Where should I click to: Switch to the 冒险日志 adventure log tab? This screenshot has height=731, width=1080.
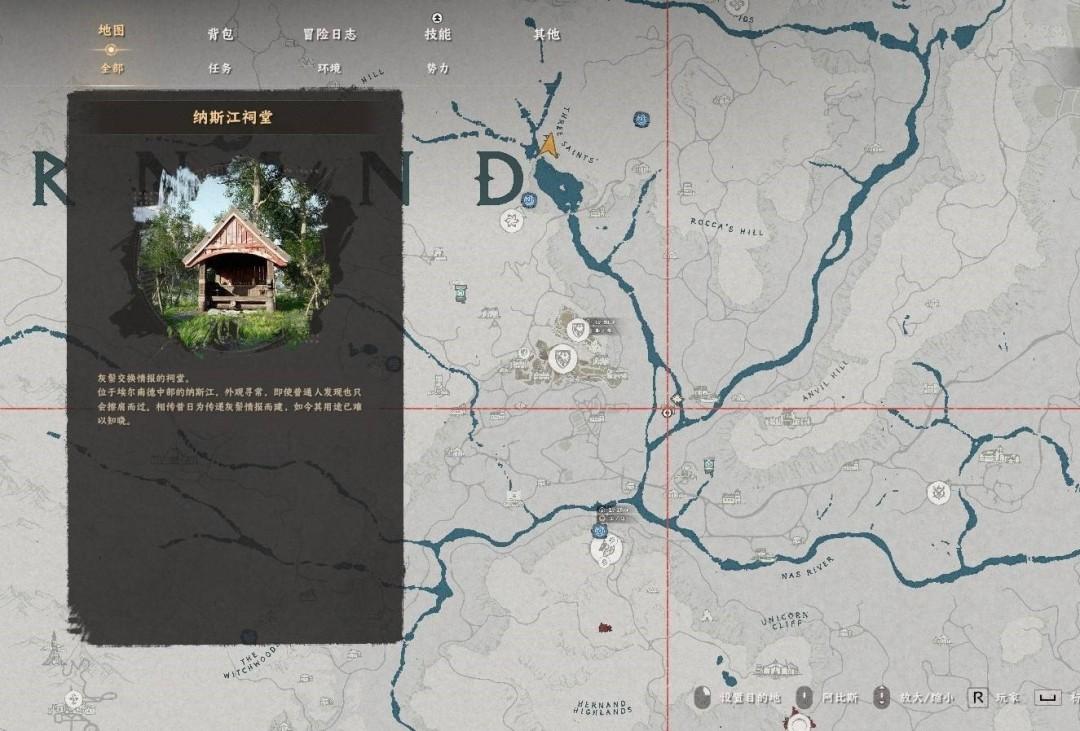(329, 34)
